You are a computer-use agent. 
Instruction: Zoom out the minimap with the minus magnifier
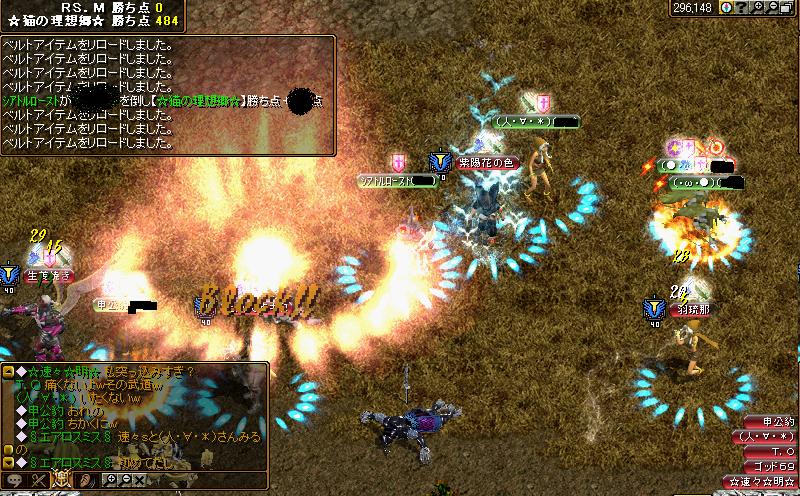[771, 8]
